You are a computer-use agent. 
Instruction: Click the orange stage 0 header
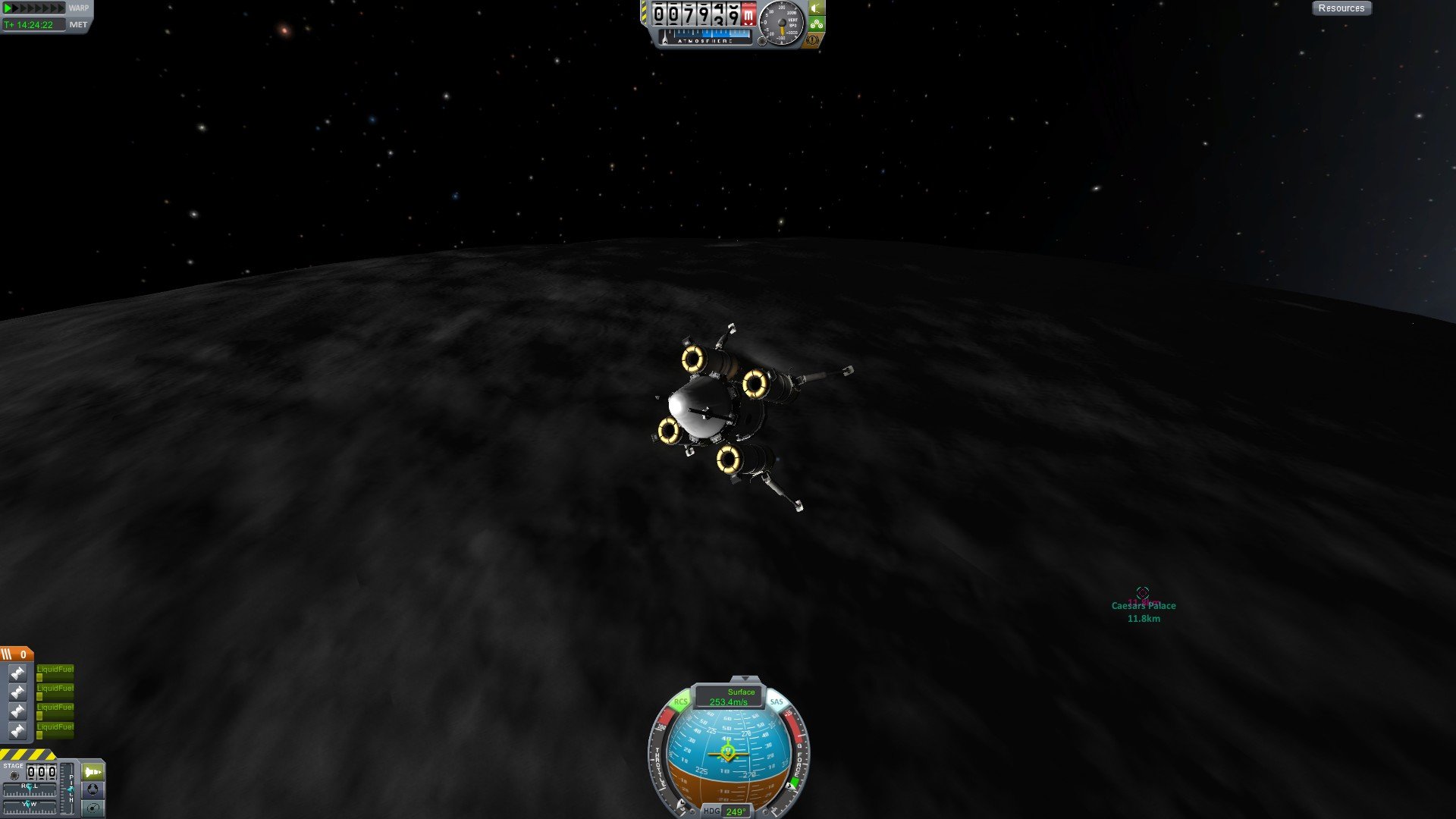pyautogui.click(x=16, y=654)
